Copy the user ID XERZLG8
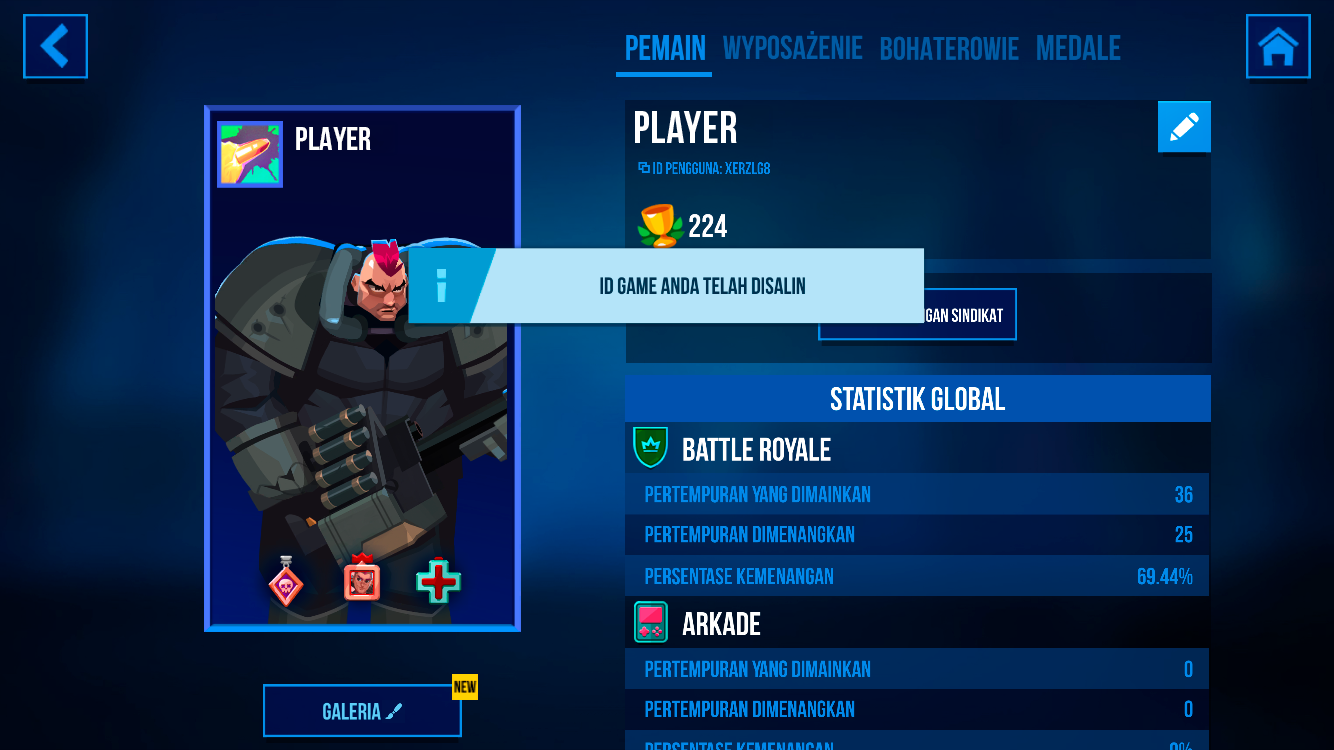The image size is (1334, 750). pyautogui.click(x=704, y=169)
